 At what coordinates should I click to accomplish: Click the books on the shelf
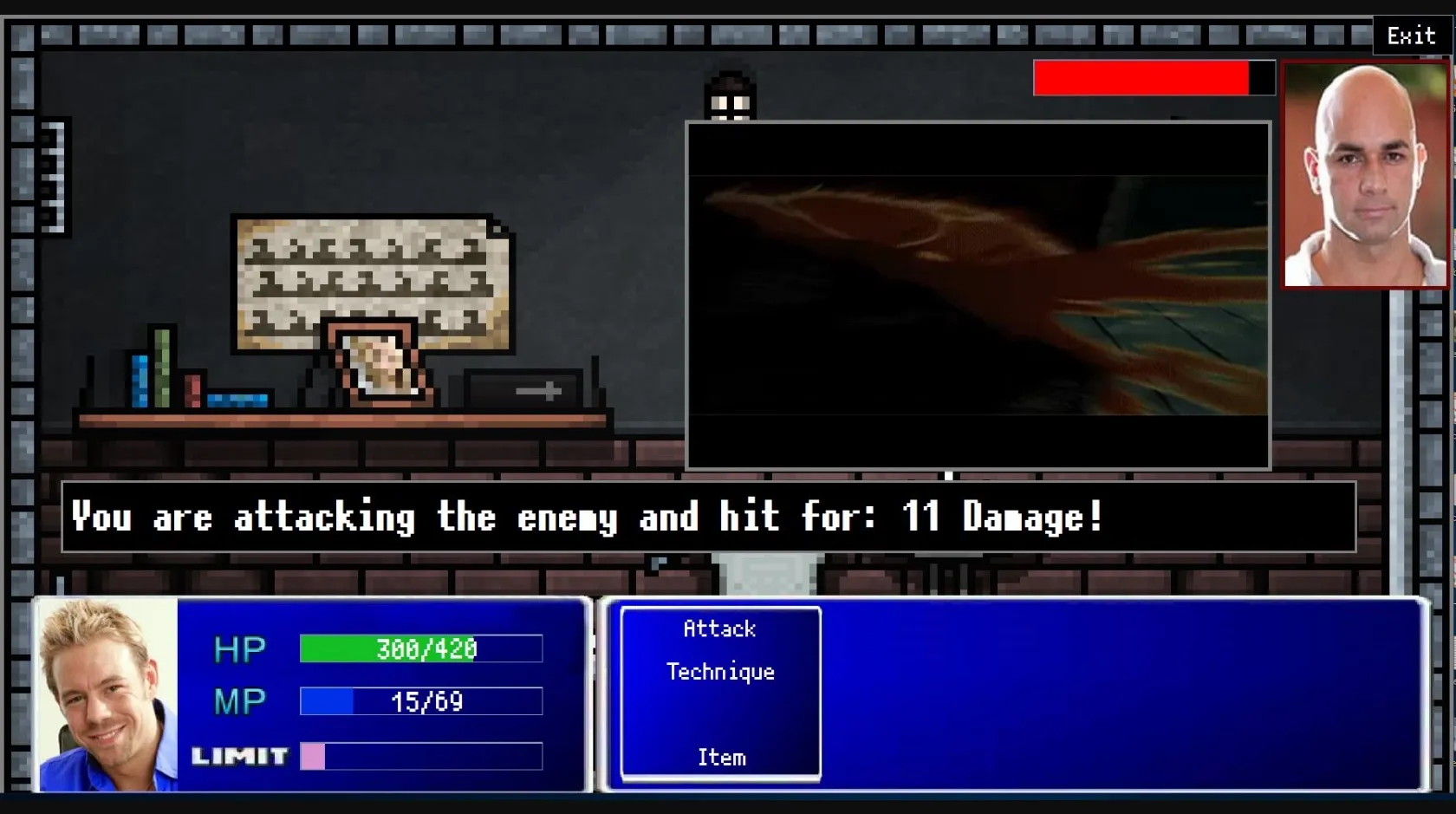[160, 373]
